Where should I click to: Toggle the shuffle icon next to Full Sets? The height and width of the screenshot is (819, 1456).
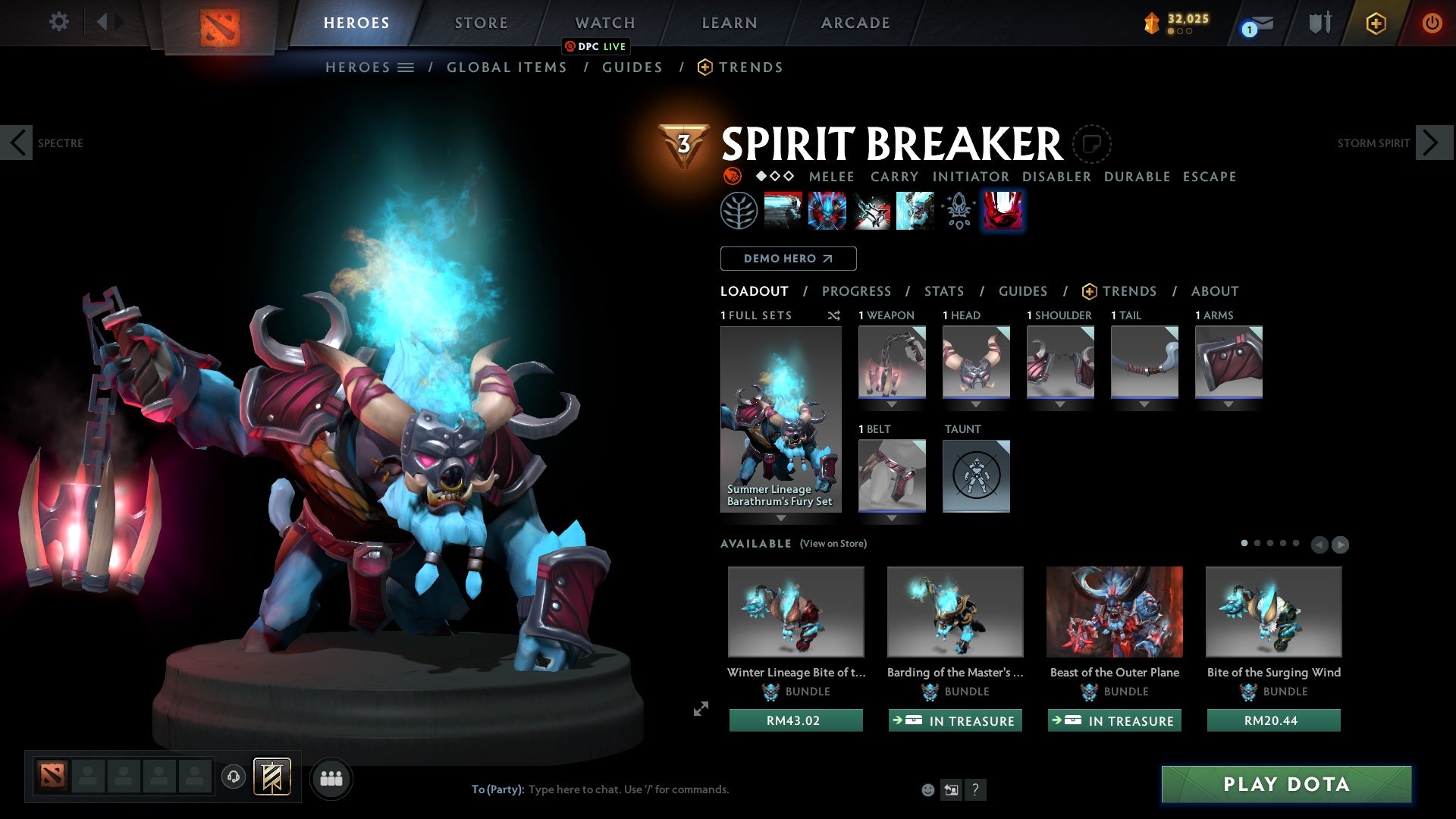pyautogui.click(x=834, y=315)
